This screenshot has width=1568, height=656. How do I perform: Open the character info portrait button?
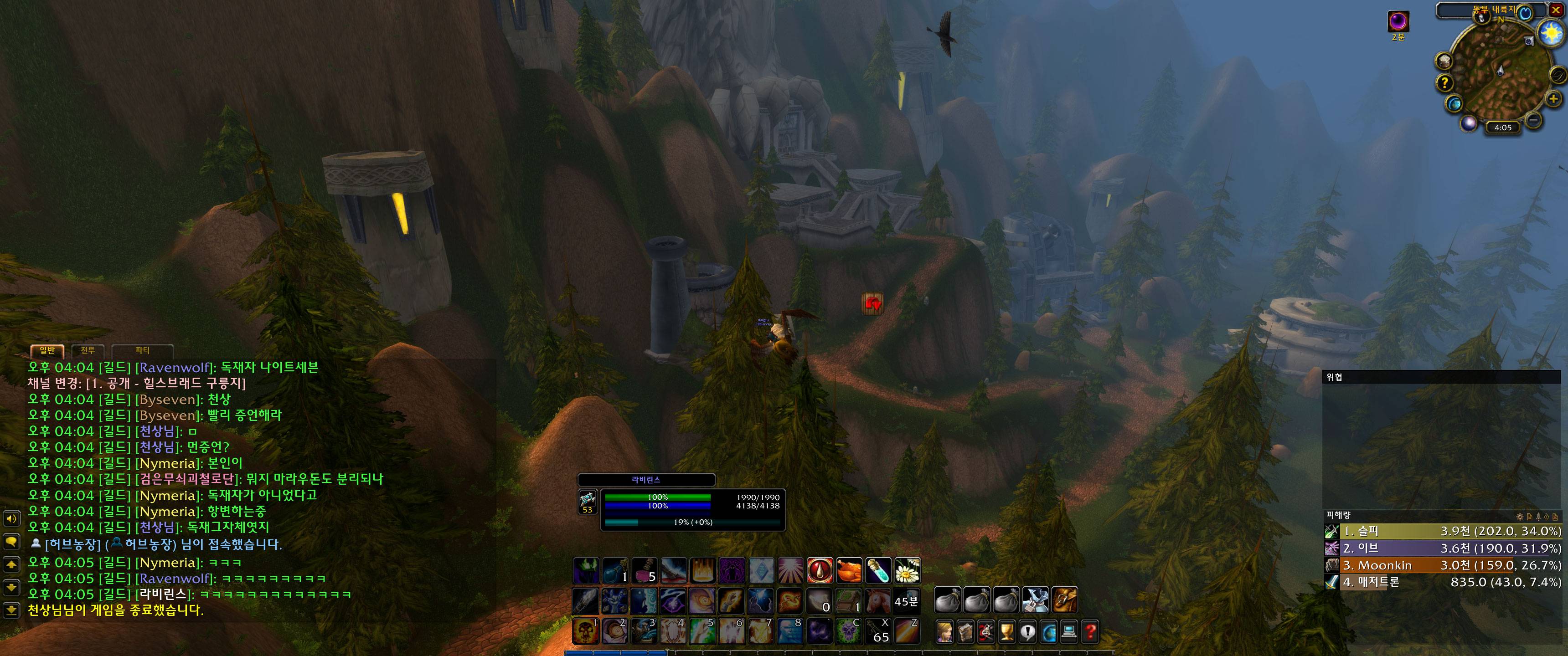(944, 633)
